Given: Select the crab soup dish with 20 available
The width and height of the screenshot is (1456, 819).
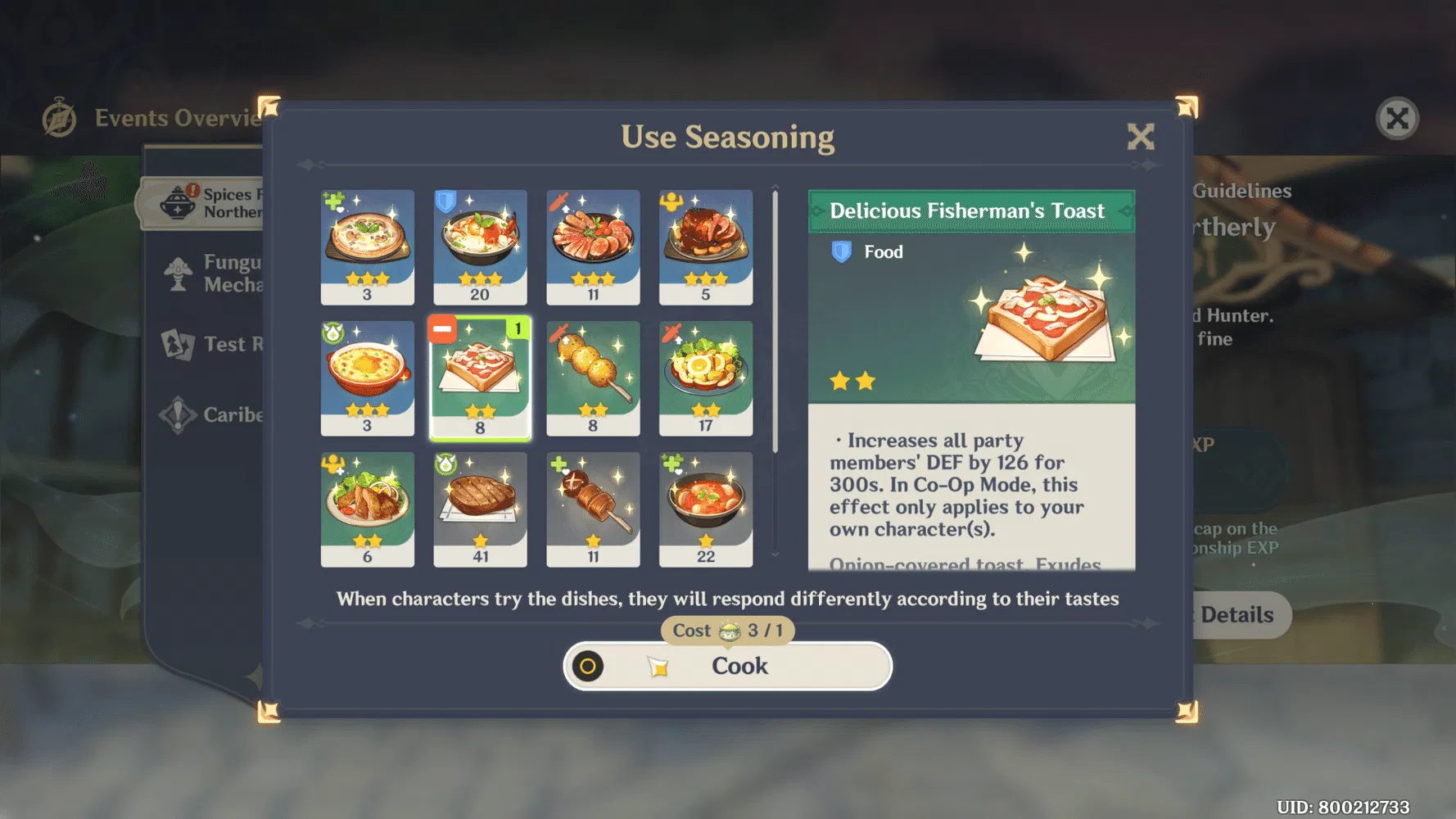Looking at the screenshot, I should point(481,245).
